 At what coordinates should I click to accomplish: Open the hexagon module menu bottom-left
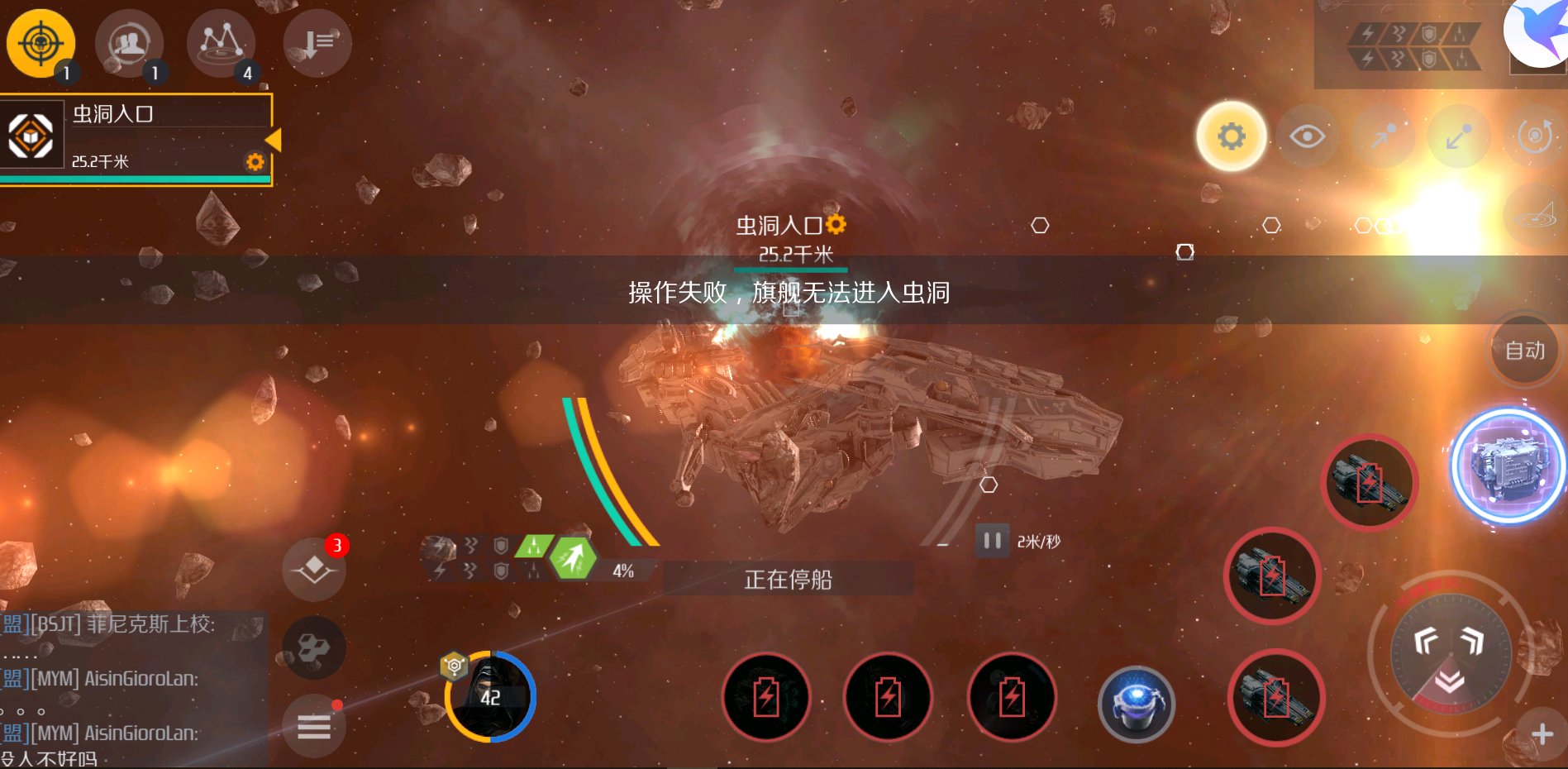click(314, 647)
